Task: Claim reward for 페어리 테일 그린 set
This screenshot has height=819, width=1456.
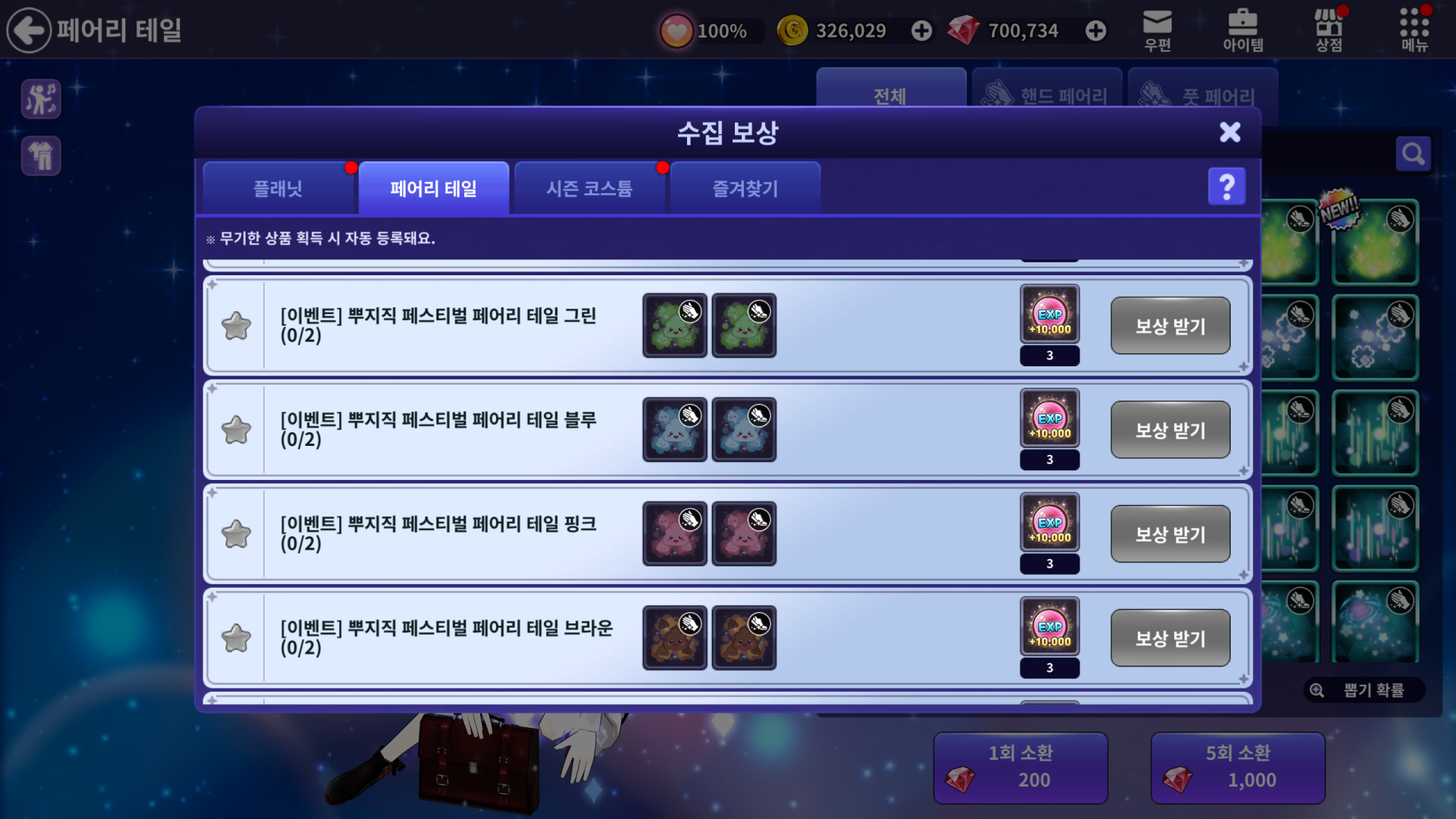Action: [1169, 326]
